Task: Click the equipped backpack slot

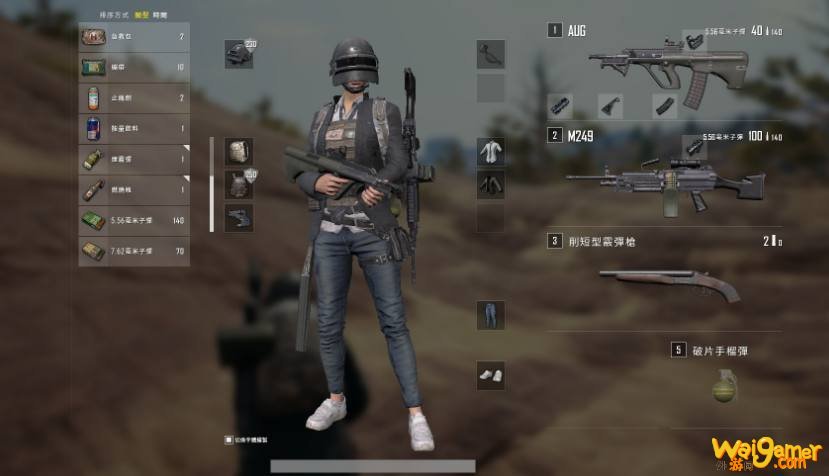Action: pos(238,152)
